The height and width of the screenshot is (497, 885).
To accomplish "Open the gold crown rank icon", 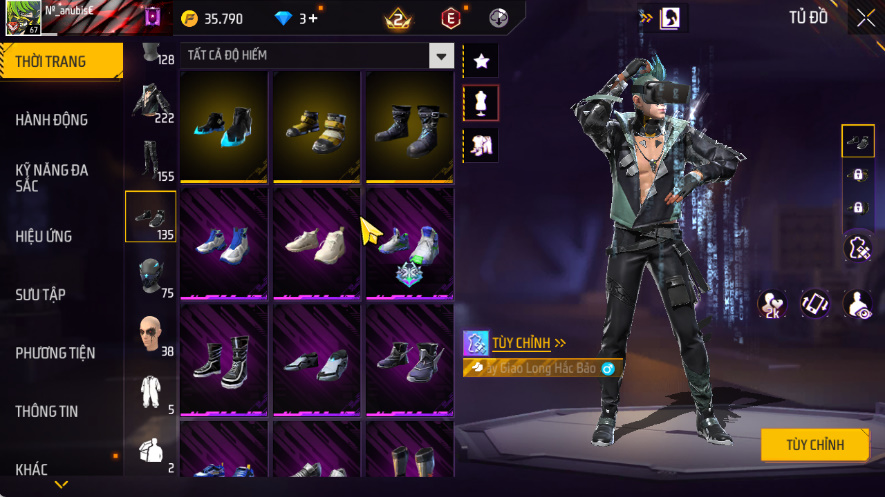I will (398, 18).
